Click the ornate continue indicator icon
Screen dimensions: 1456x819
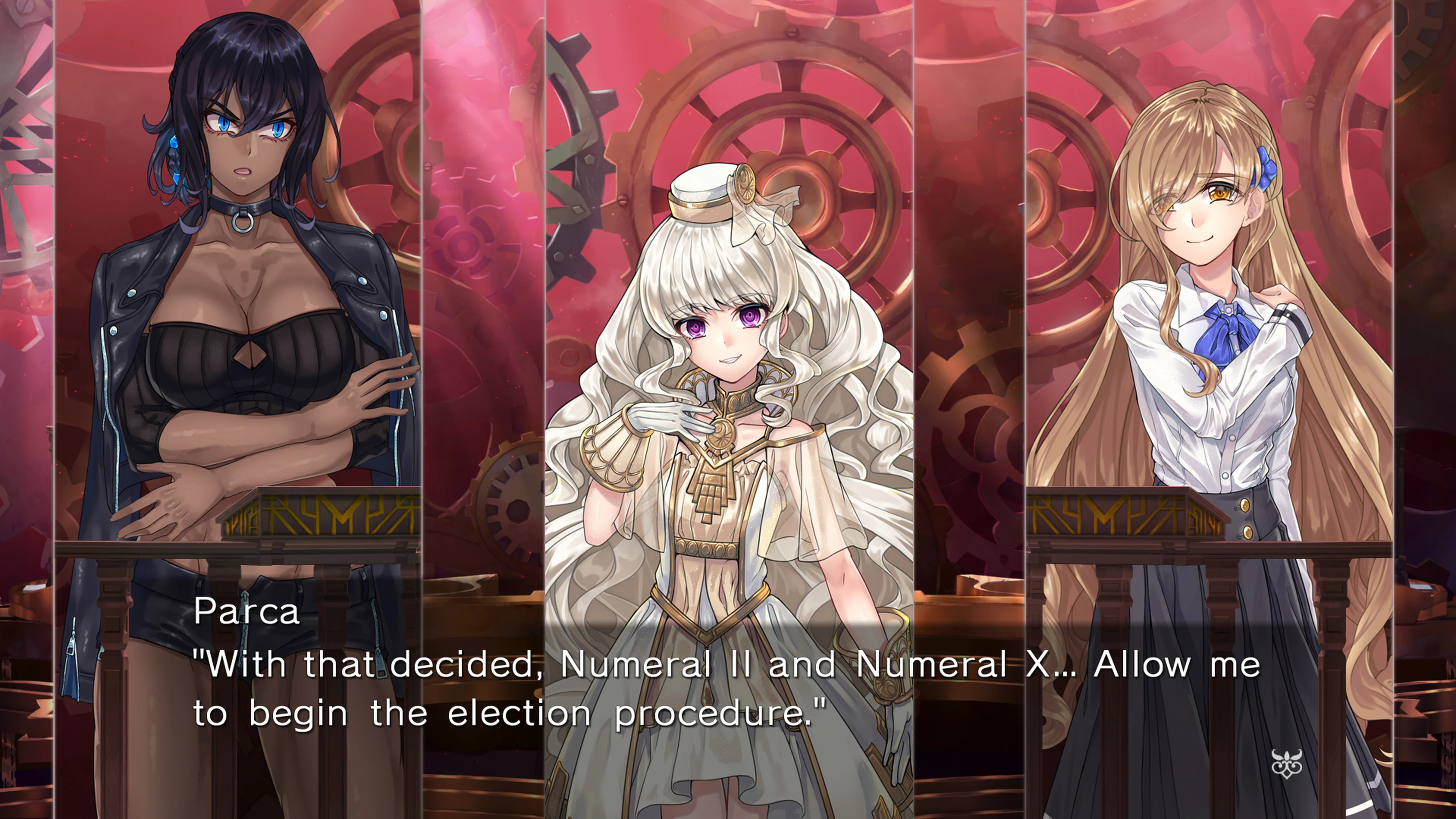tap(1287, 764)
